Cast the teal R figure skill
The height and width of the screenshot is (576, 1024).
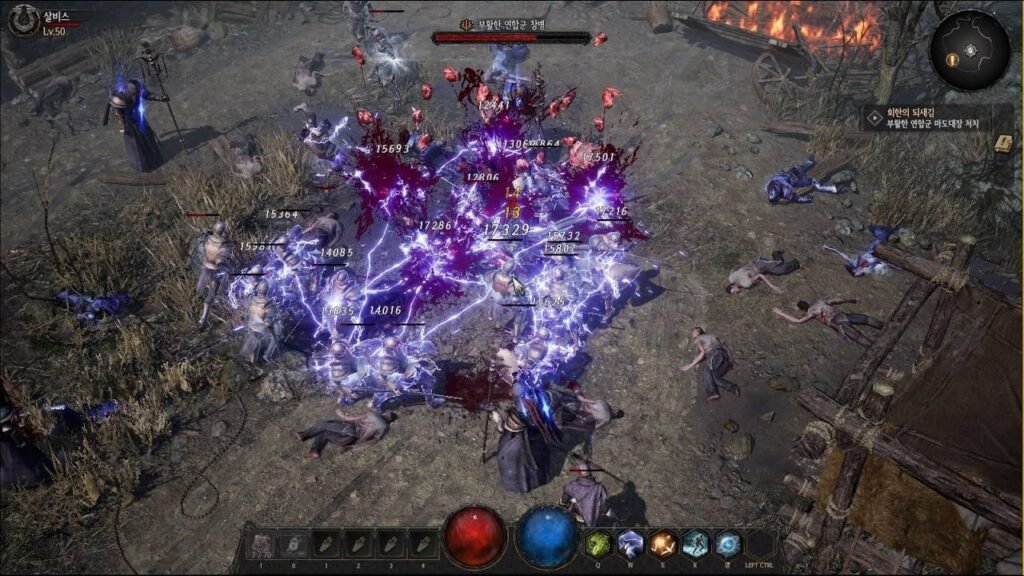pos(694,543)
